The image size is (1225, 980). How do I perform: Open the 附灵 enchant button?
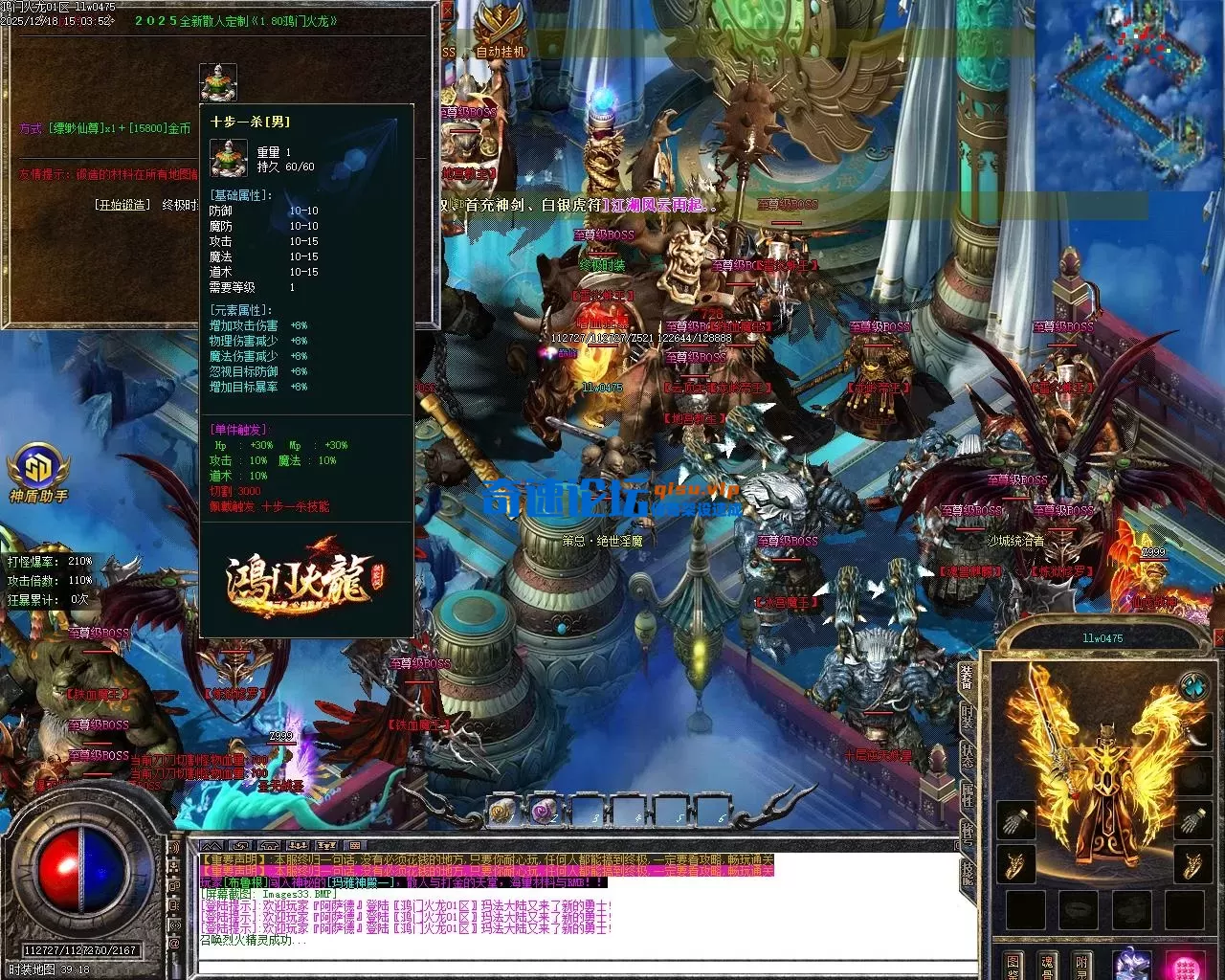[1081, 965]
